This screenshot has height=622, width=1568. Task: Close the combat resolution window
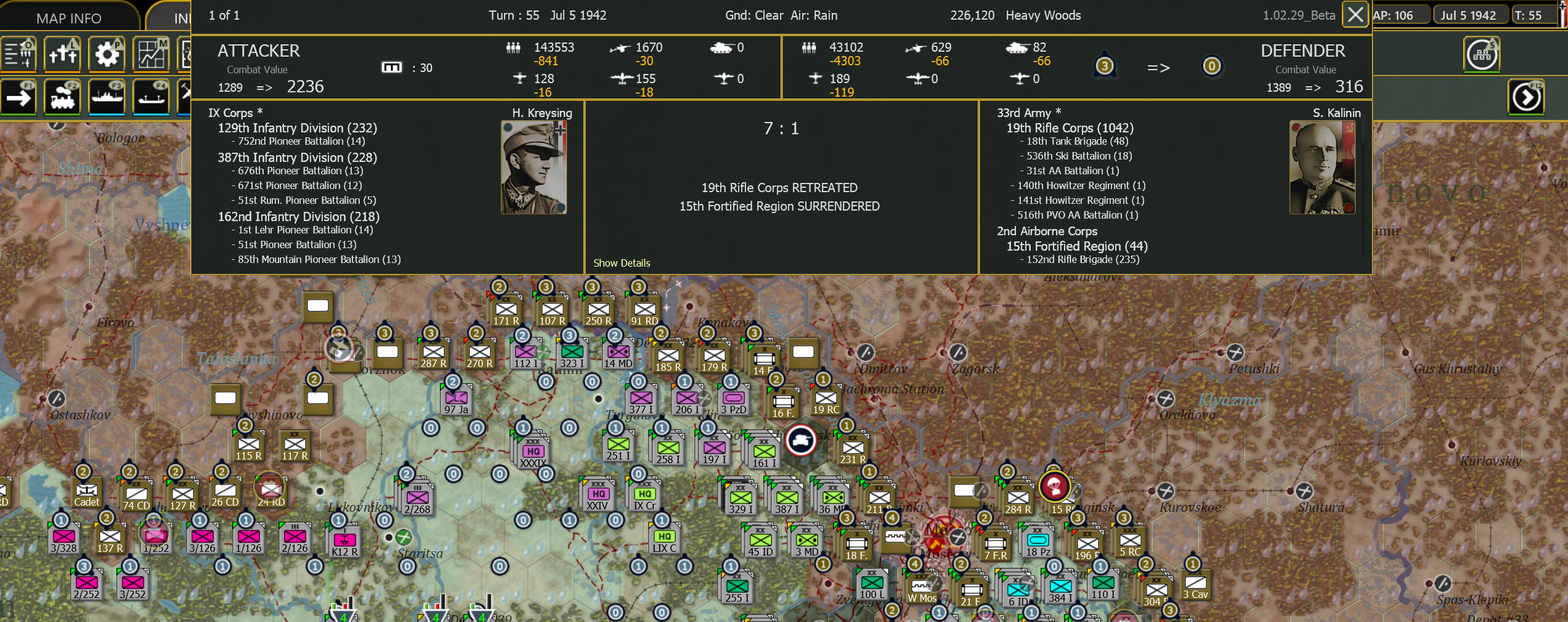[1355, 14]
